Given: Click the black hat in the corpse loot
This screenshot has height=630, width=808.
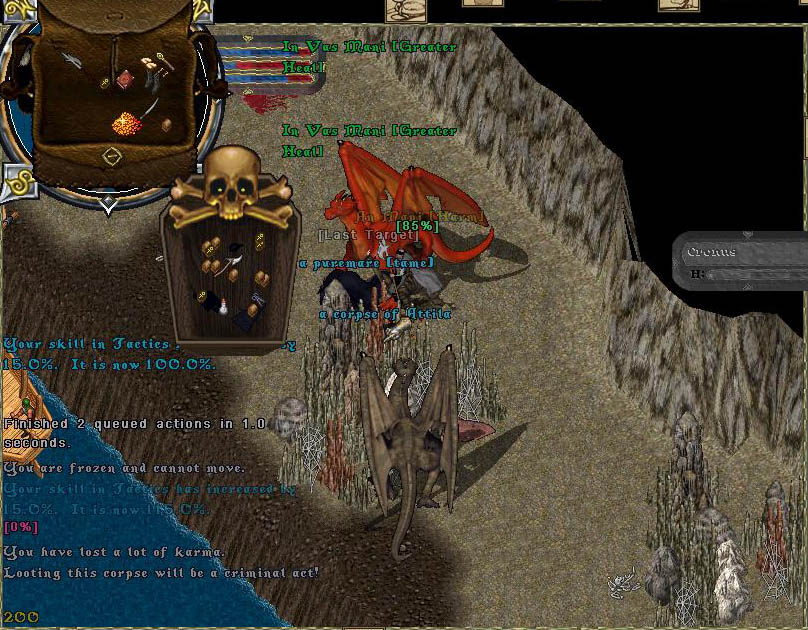Looking at the screenshot, I should coord(234,247).
